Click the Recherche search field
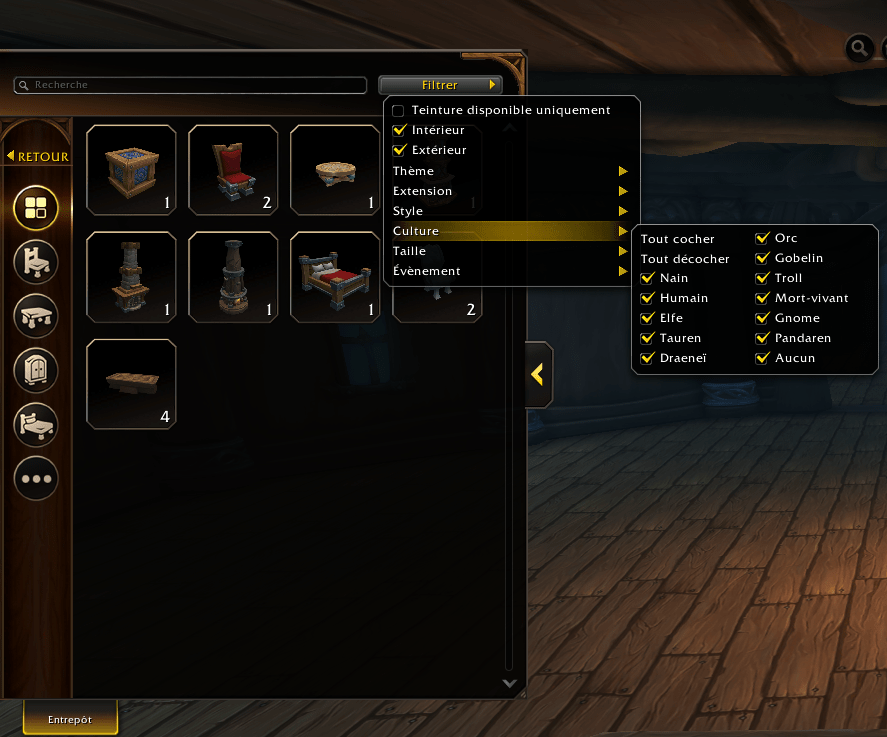The width and height of the screenshot is (887, 737). click(190, 85)
